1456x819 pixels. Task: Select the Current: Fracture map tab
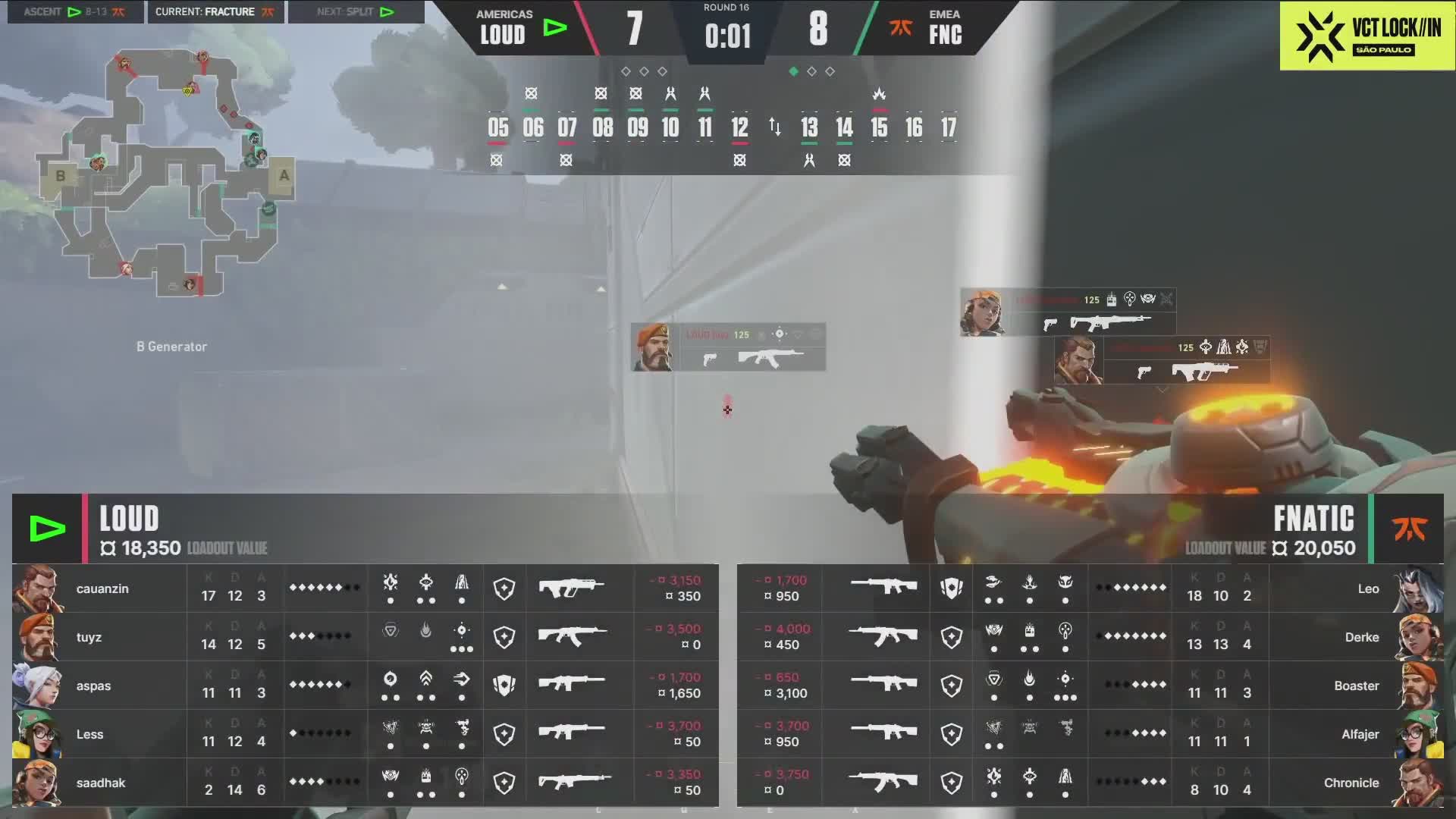[215, 12]
